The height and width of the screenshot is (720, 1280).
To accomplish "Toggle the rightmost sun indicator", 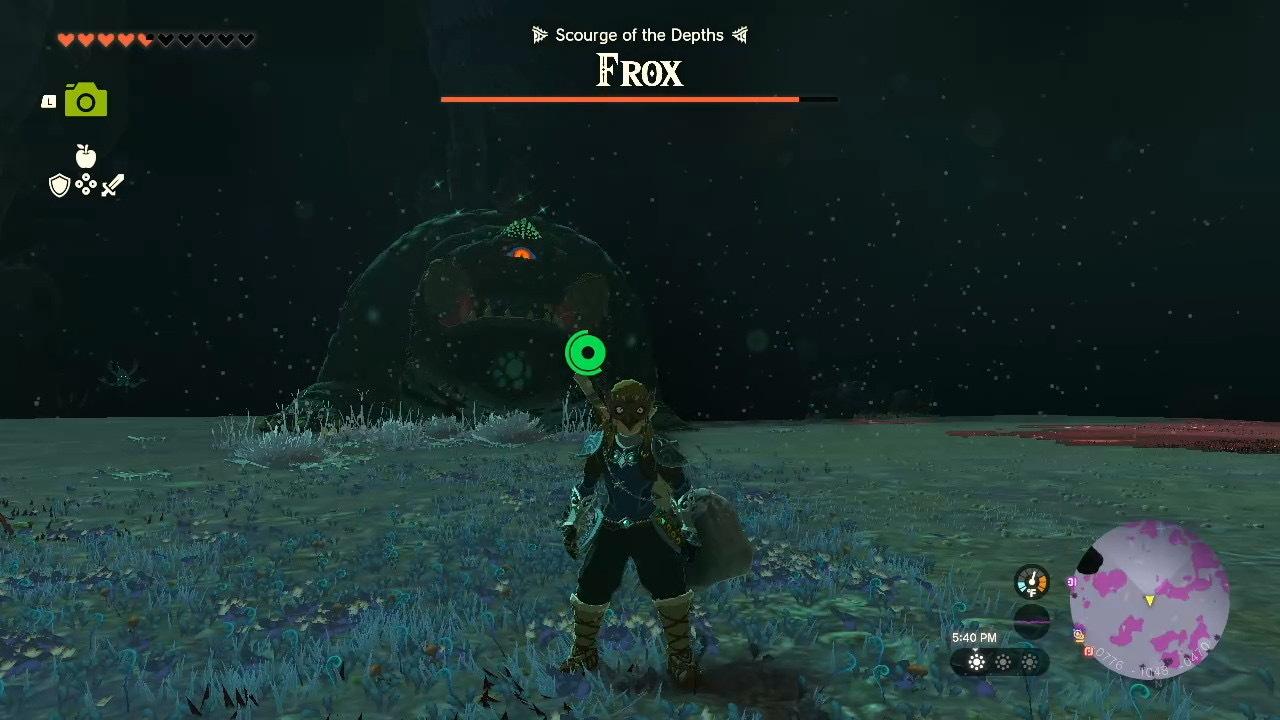I will (x=1030, y=662).
